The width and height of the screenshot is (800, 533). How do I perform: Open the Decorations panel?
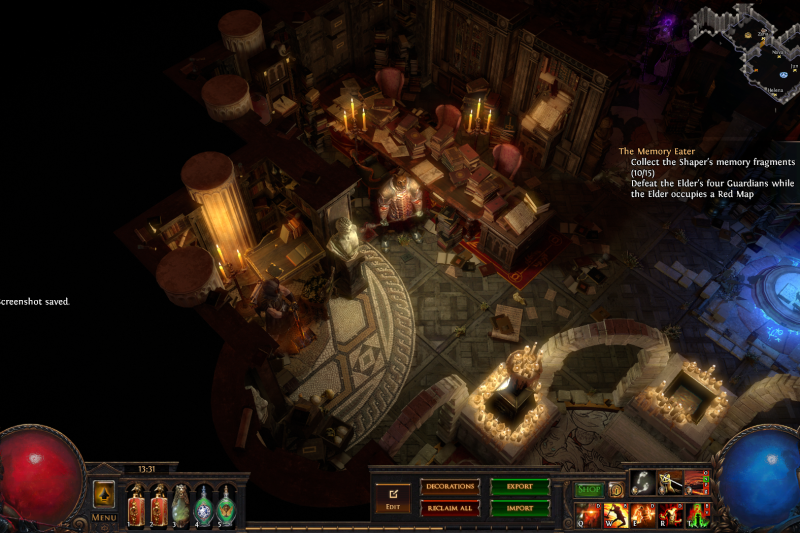coord(450,487)
